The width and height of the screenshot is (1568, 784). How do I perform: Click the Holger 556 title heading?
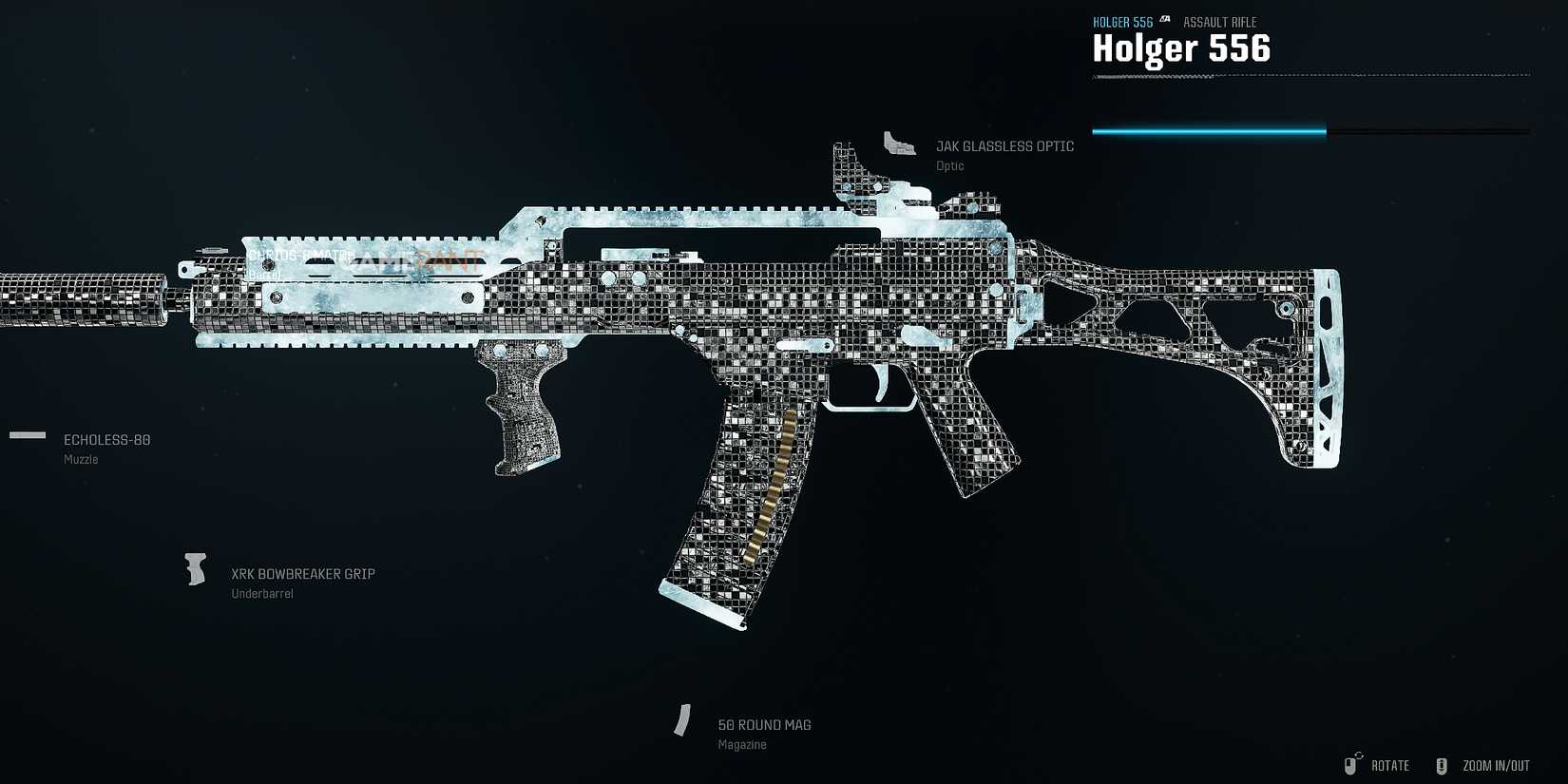point(1180,48)
